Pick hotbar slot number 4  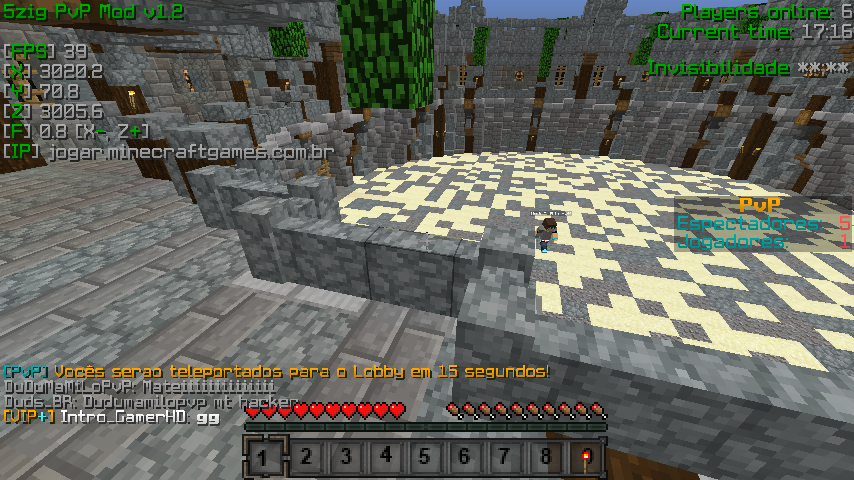click(x=385, y=458)
